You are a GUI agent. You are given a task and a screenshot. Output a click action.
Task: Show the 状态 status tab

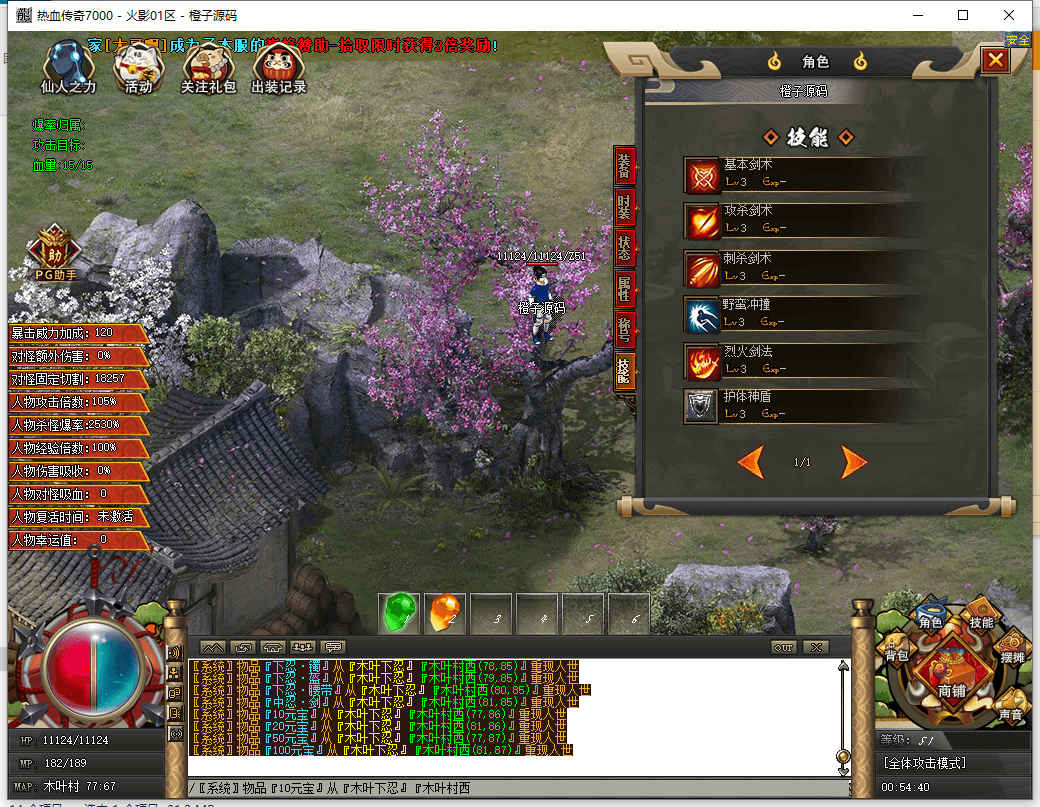pyautogui.click(x=624, y=250)
